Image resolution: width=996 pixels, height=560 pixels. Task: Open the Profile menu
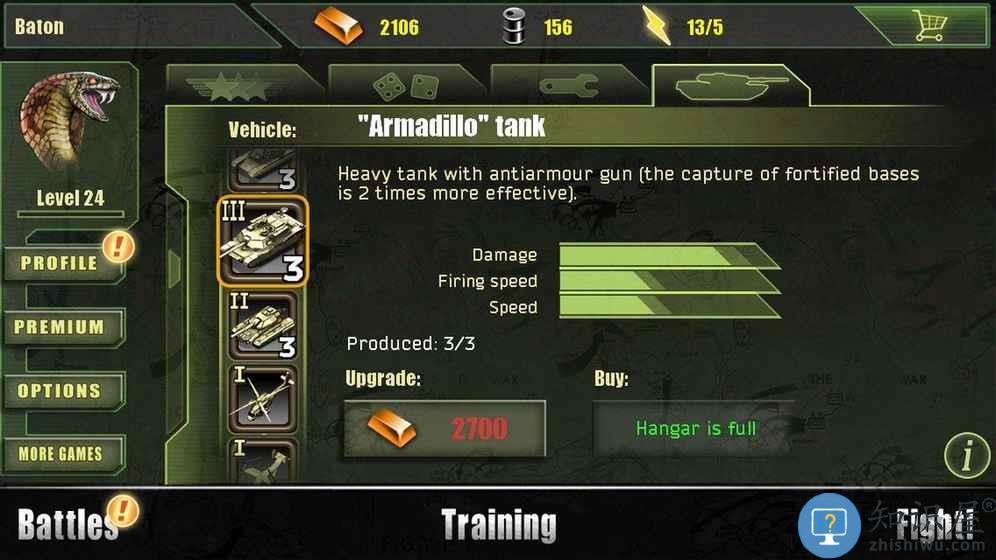pyautogui.click(x=62, y=263)
